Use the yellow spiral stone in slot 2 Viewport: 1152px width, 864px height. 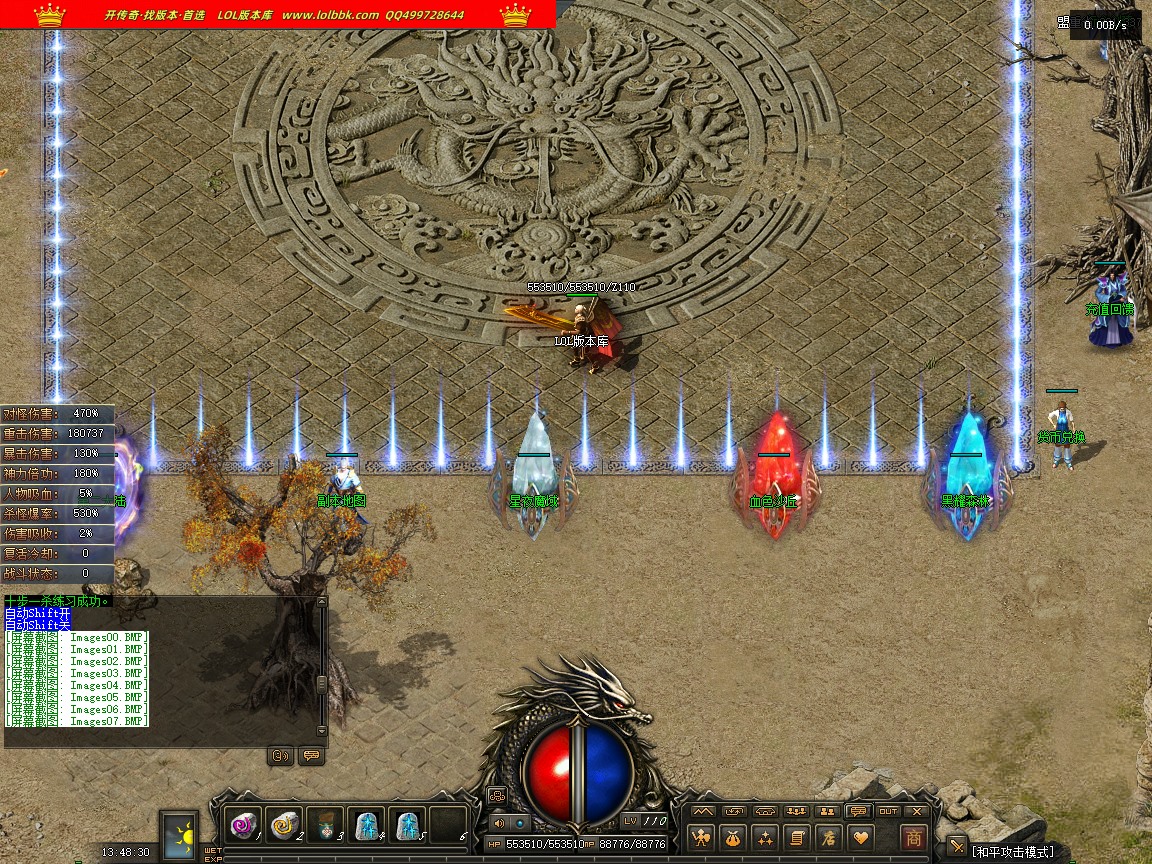[x=284, y=825]
